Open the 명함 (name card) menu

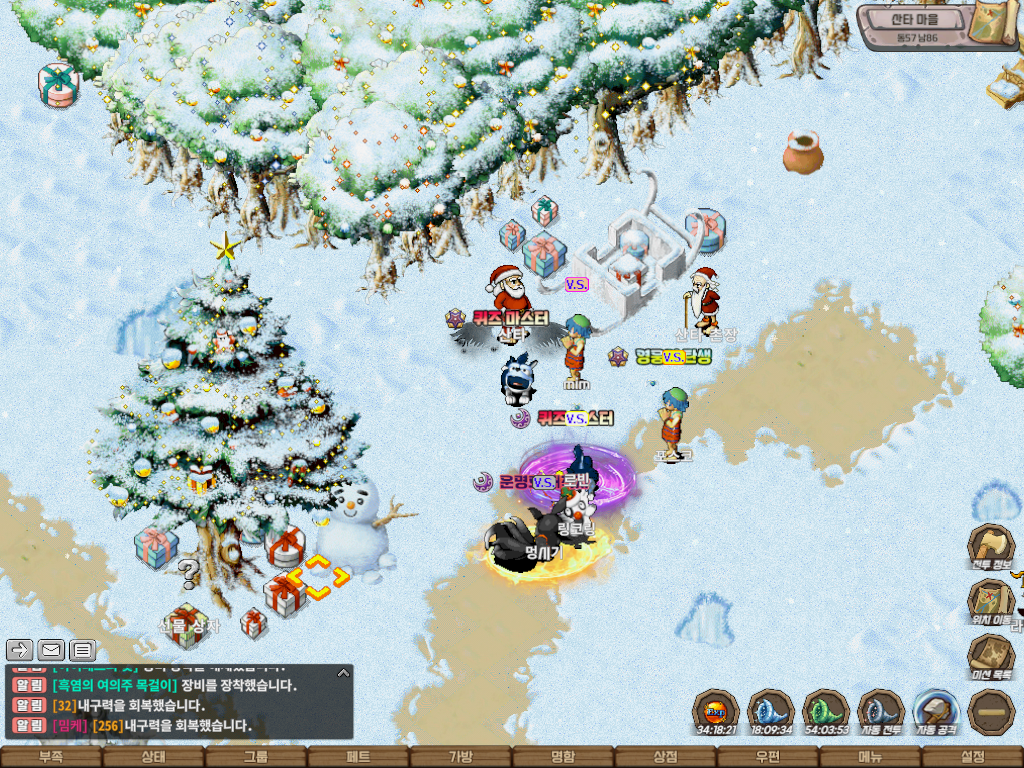click(563, 757)
